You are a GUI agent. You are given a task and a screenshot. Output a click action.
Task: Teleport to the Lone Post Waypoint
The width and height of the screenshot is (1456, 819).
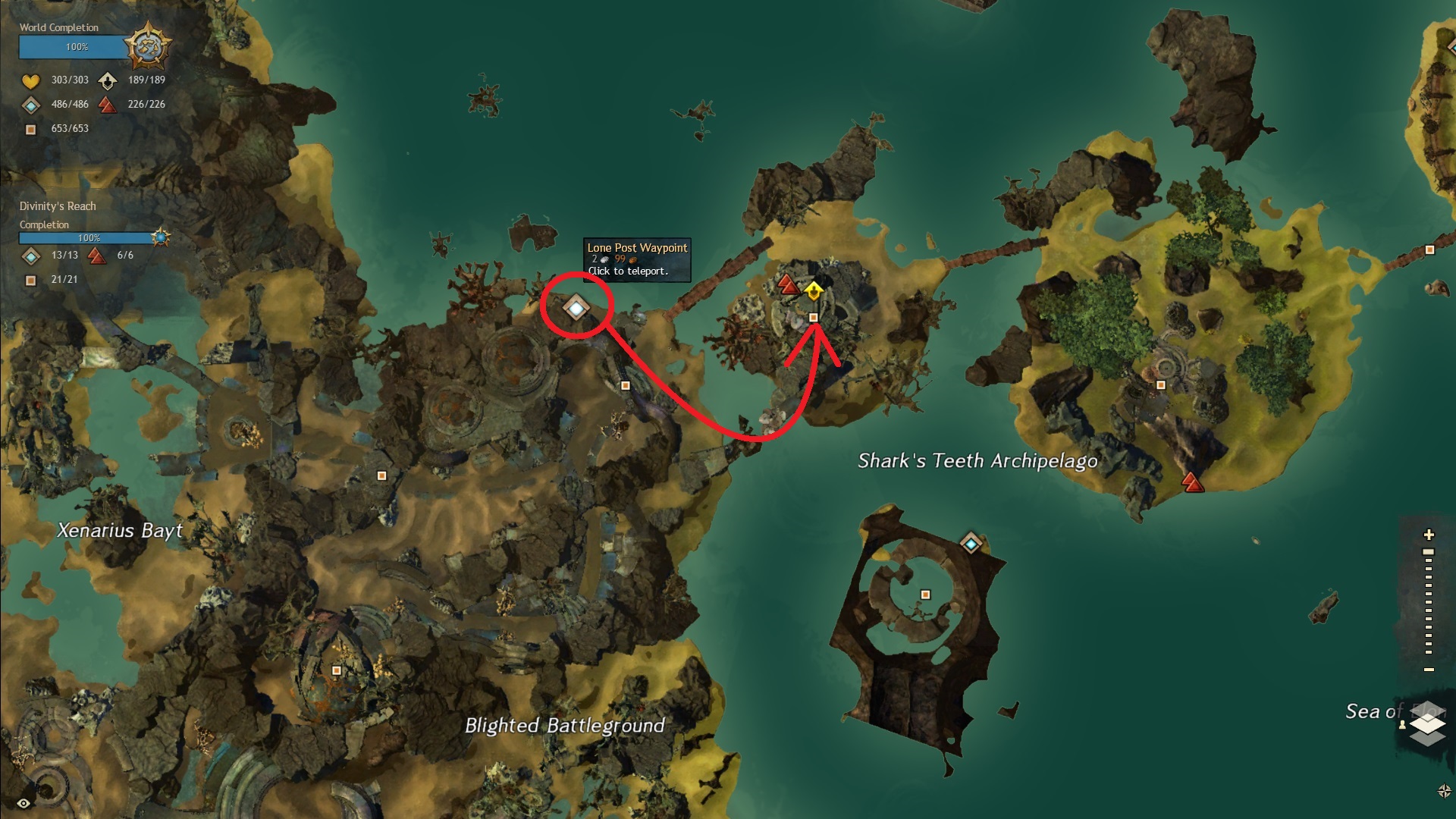[576, 308]
